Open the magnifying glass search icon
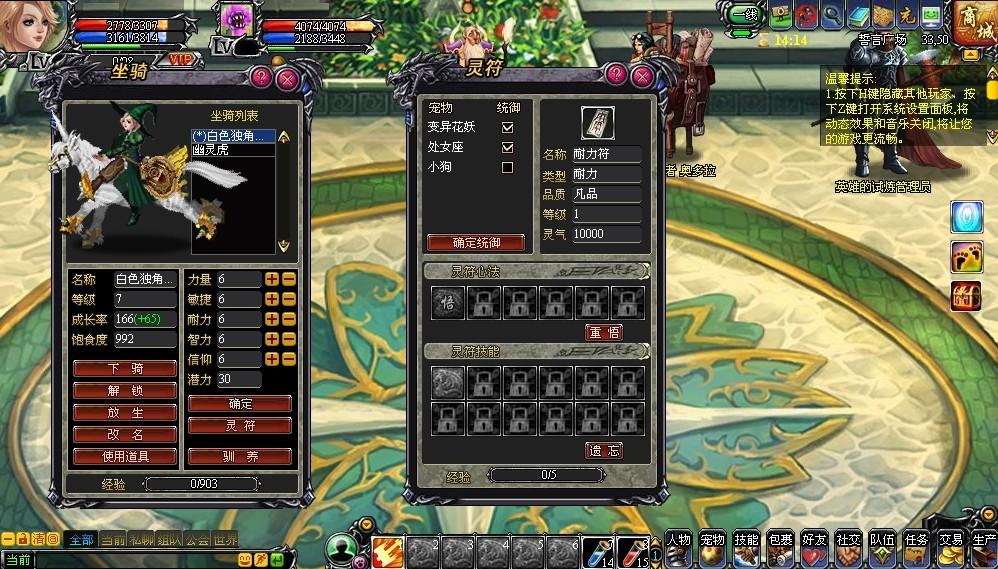This screenshot has width=998, height=569. [x=832, y=15]
